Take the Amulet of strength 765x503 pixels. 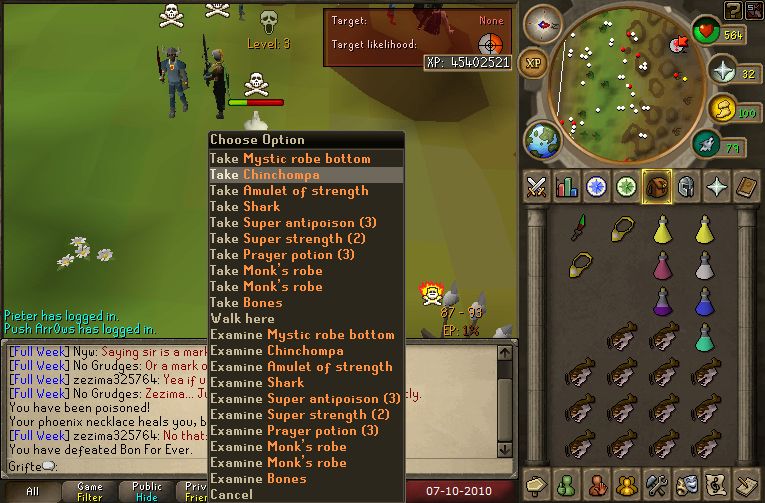pos(289,191)
